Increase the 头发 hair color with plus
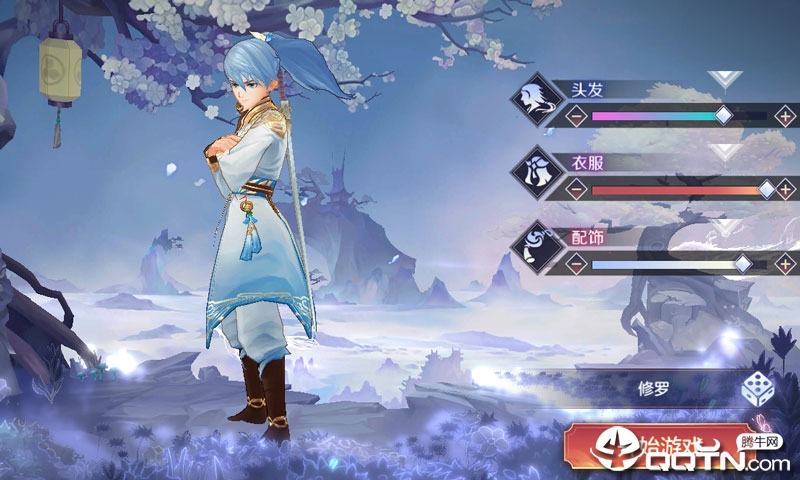 point(786,115)
